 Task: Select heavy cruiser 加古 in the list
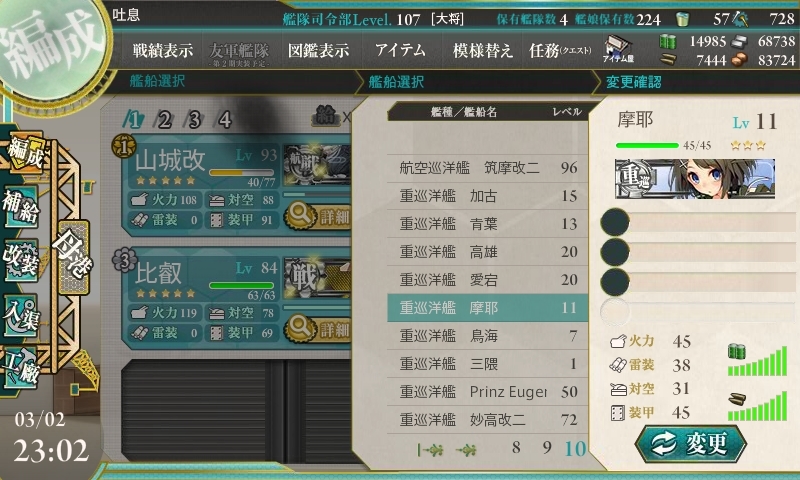coord(488,195)
